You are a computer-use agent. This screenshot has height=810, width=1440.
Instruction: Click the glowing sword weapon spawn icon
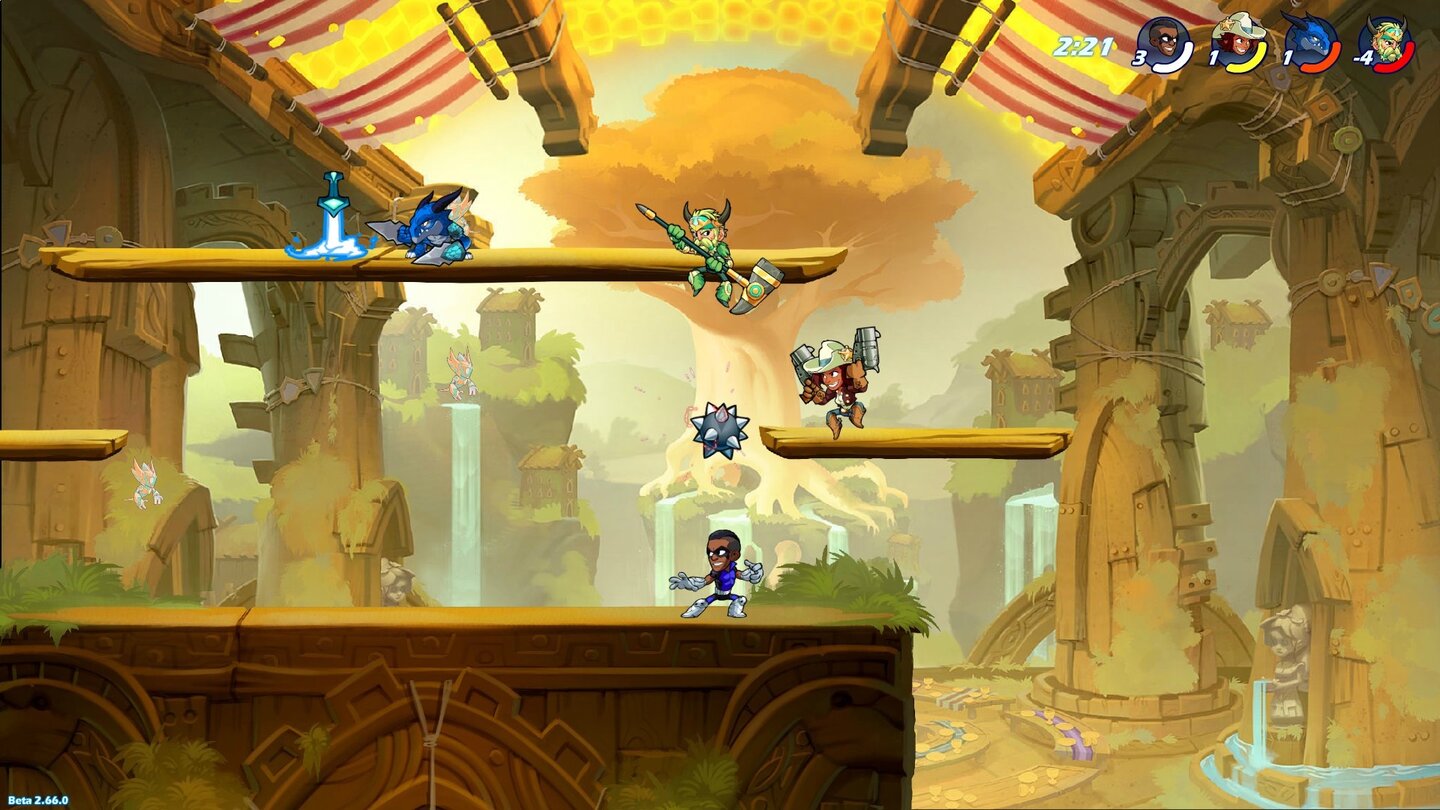pyautogui.click(x=330, y=215)
